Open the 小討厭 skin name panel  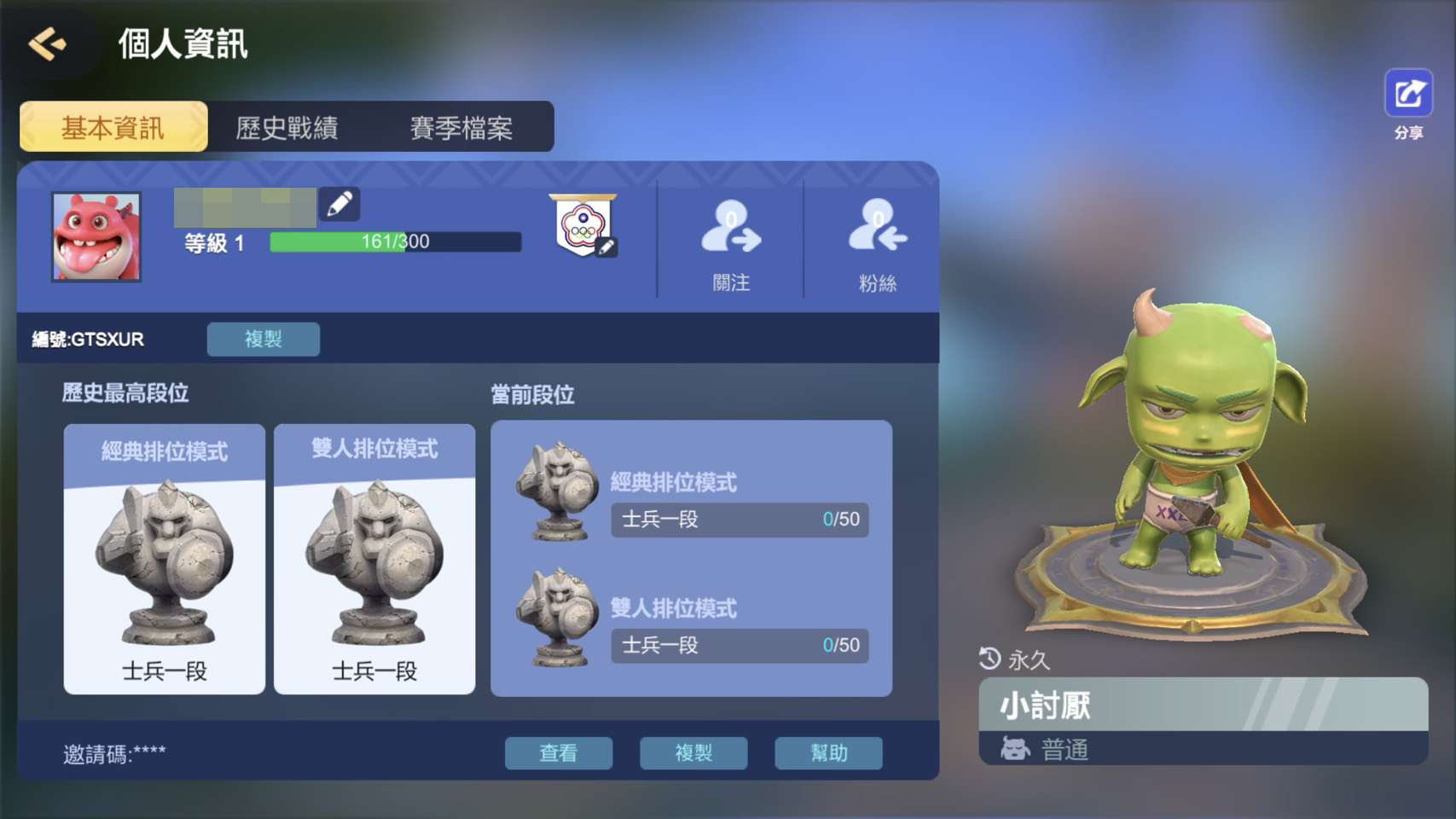pos(1203,706)
